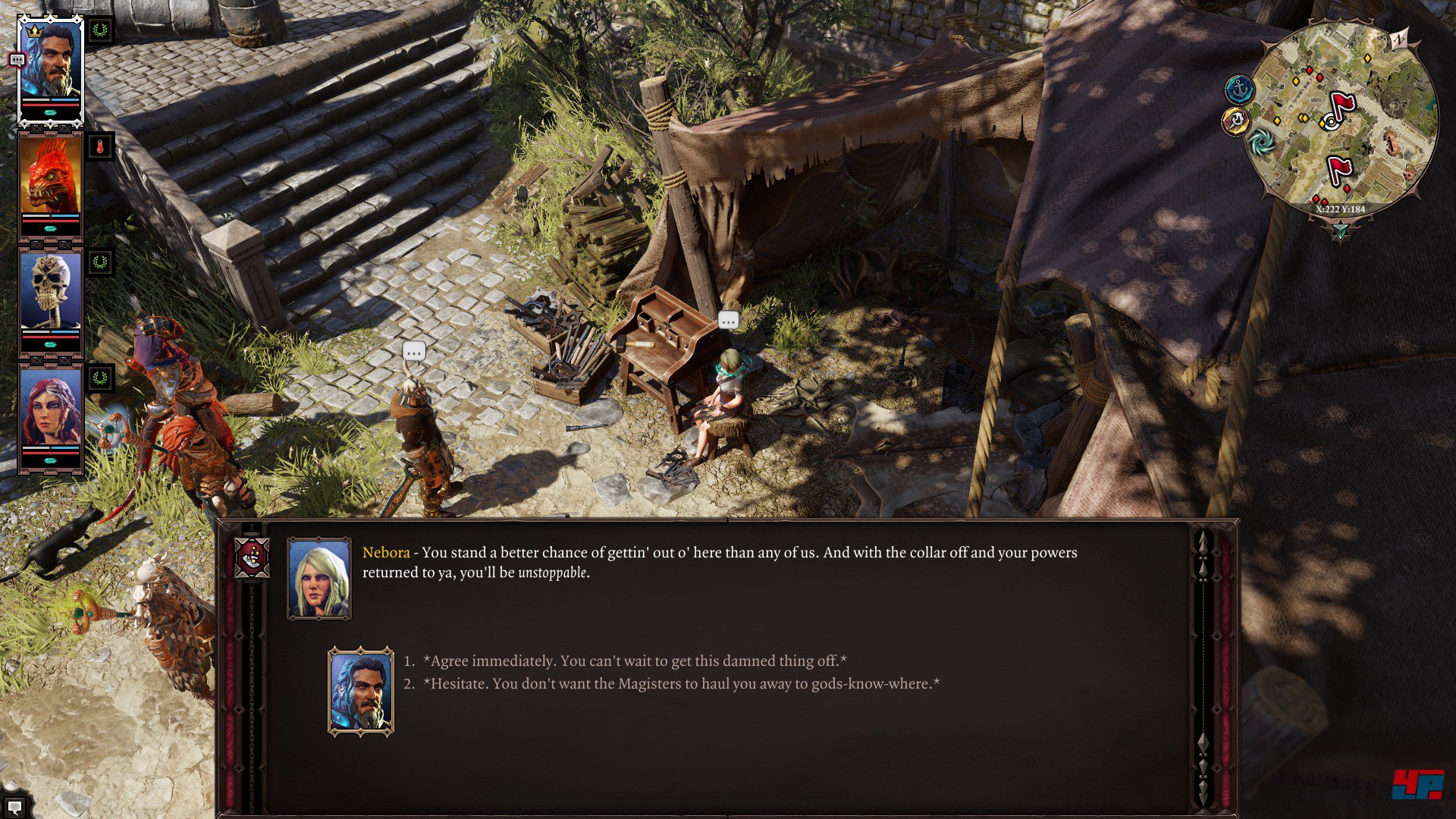Select the red-haired woman party portrait
This screenshot has height=819, width=1456.
click(x=51, y=408)
